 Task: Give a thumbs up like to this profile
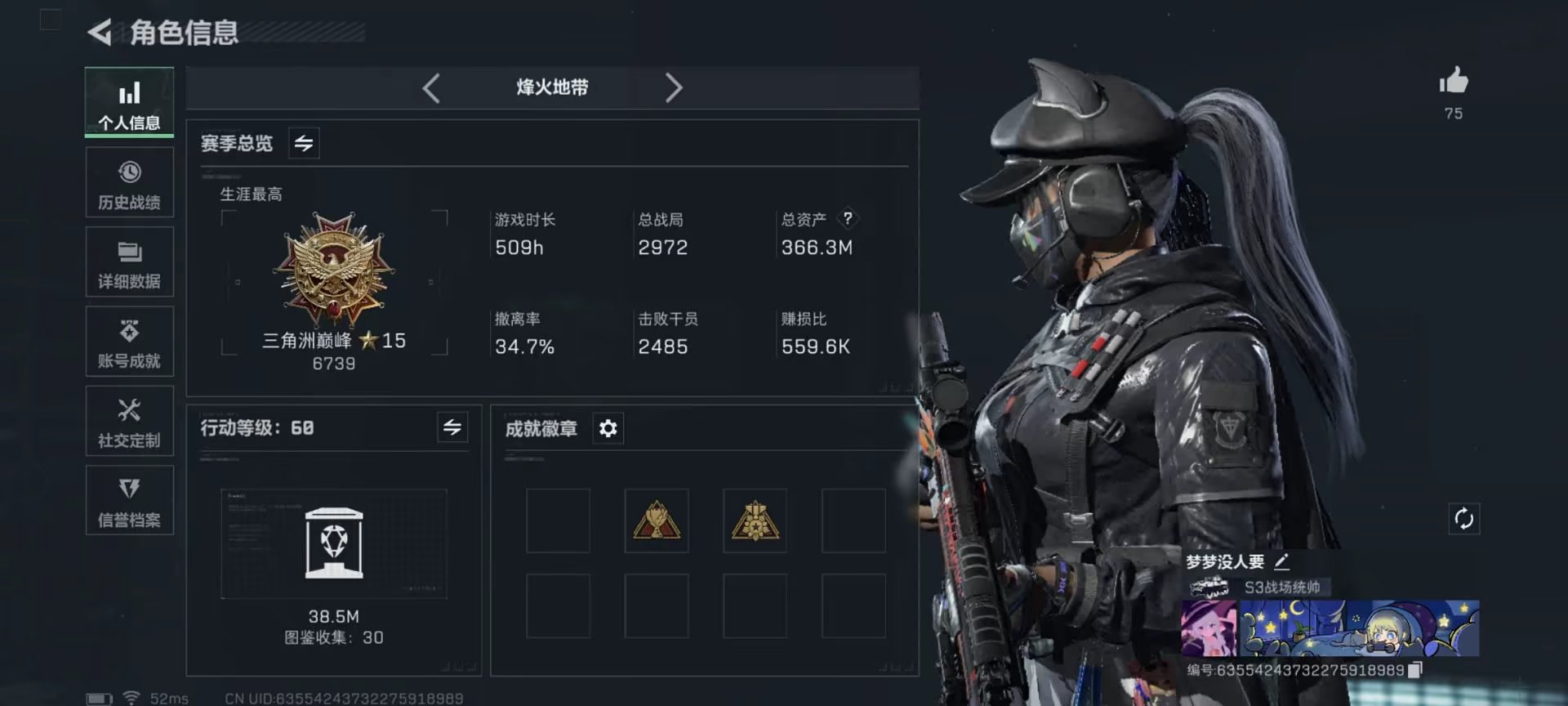(1454, 82)
